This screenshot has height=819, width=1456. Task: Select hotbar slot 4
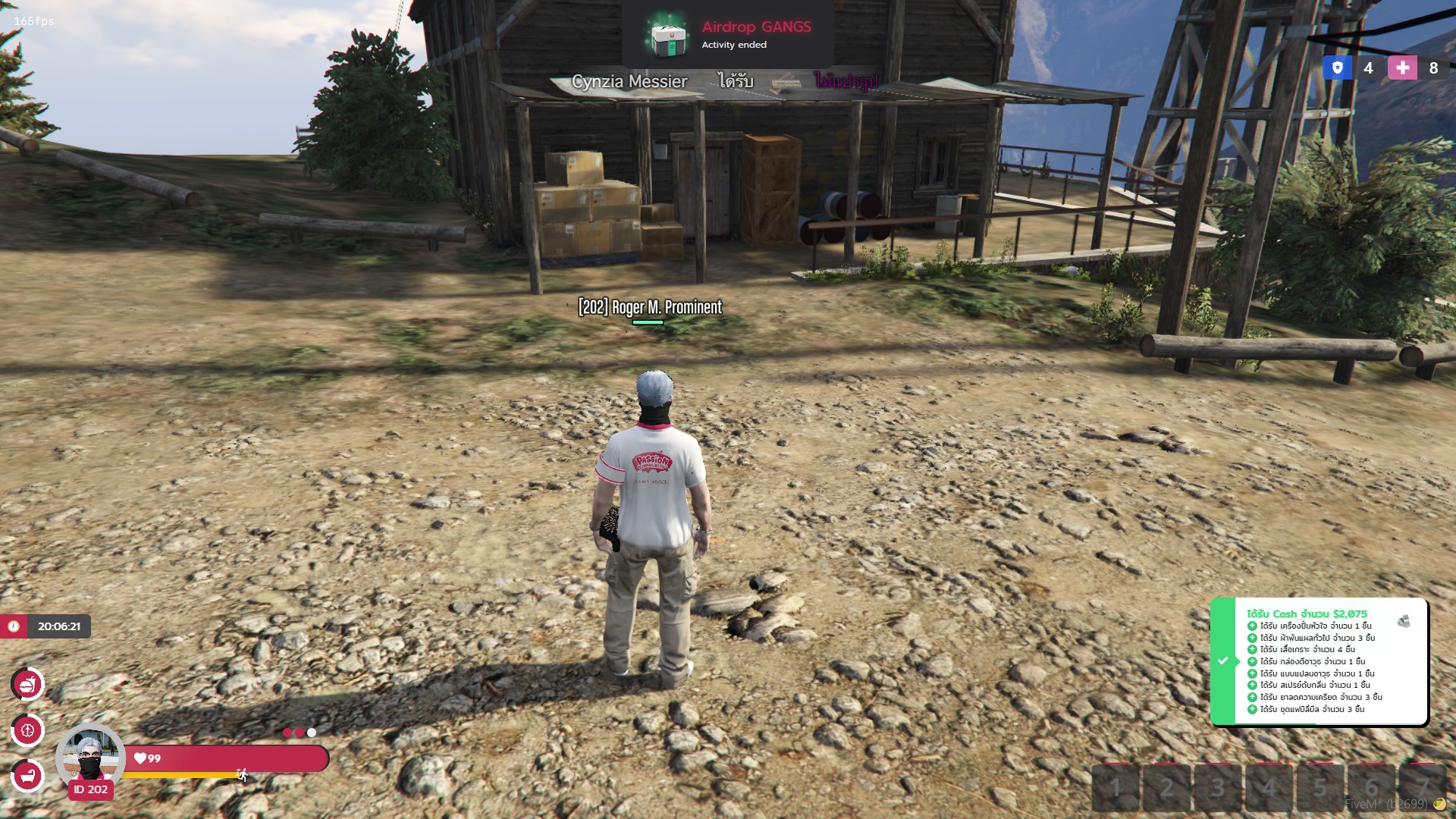(1269, 789)
